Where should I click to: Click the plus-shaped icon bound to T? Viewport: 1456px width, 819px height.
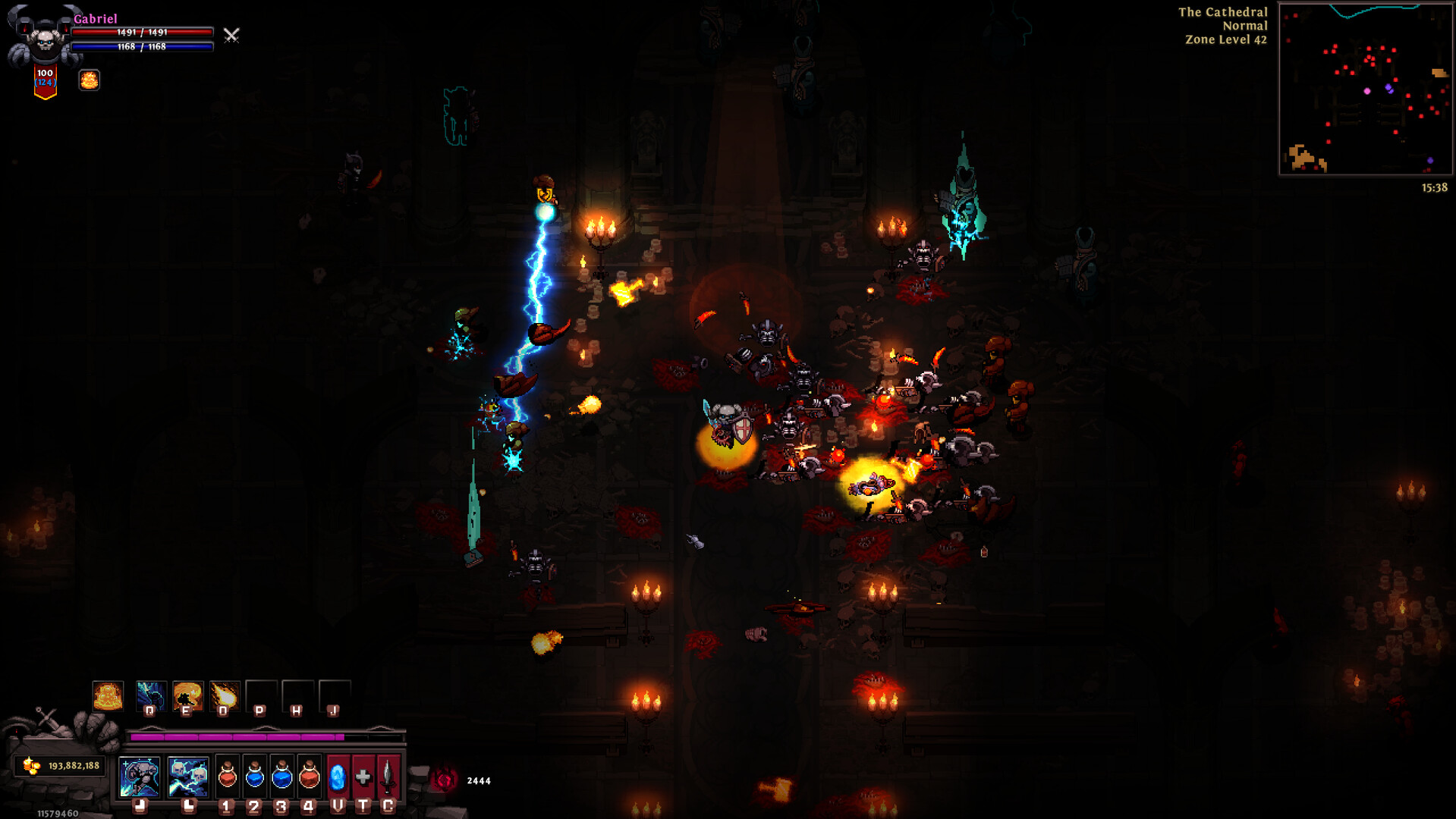point(363,778)
